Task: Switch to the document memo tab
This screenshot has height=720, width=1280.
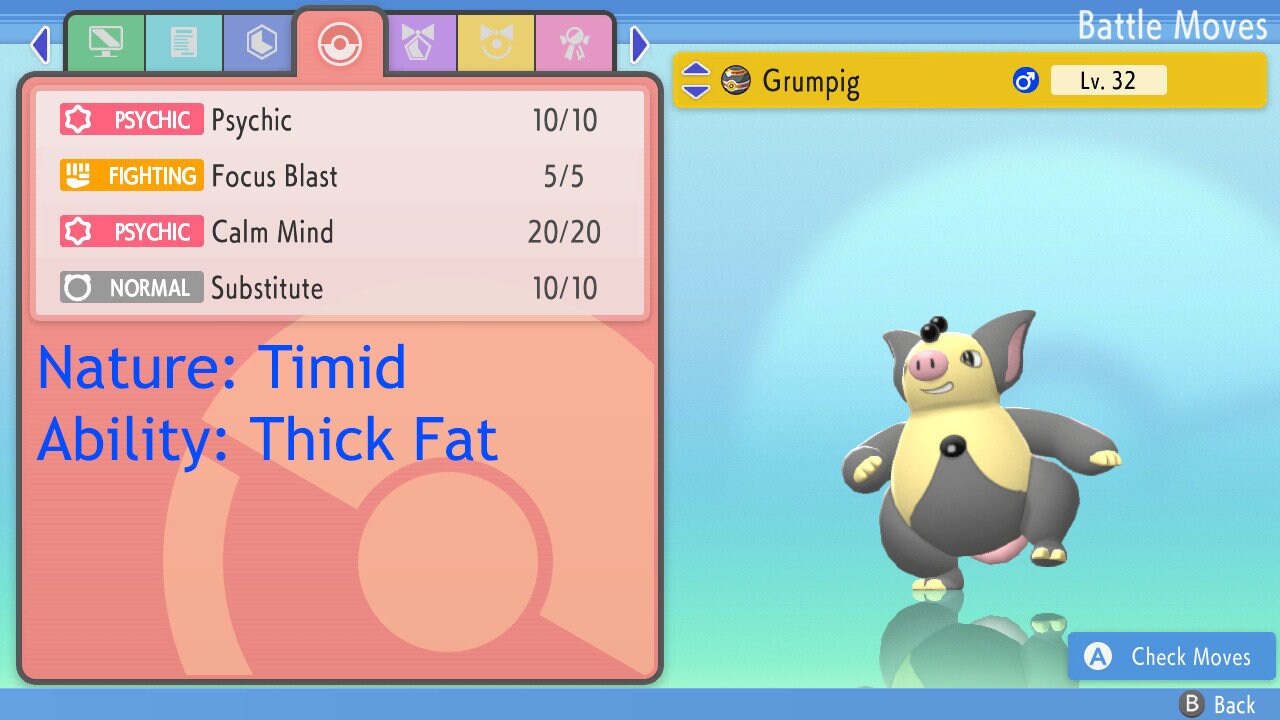Action: [184, 42]
